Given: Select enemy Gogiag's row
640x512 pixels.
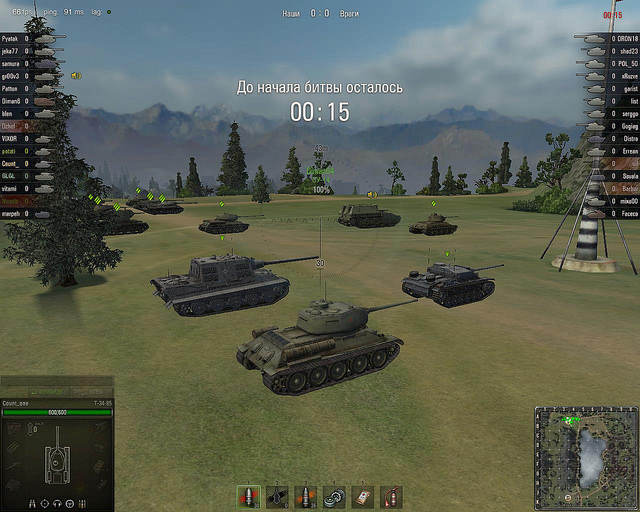Looking at the screenshot, I should tap(627, 126).
